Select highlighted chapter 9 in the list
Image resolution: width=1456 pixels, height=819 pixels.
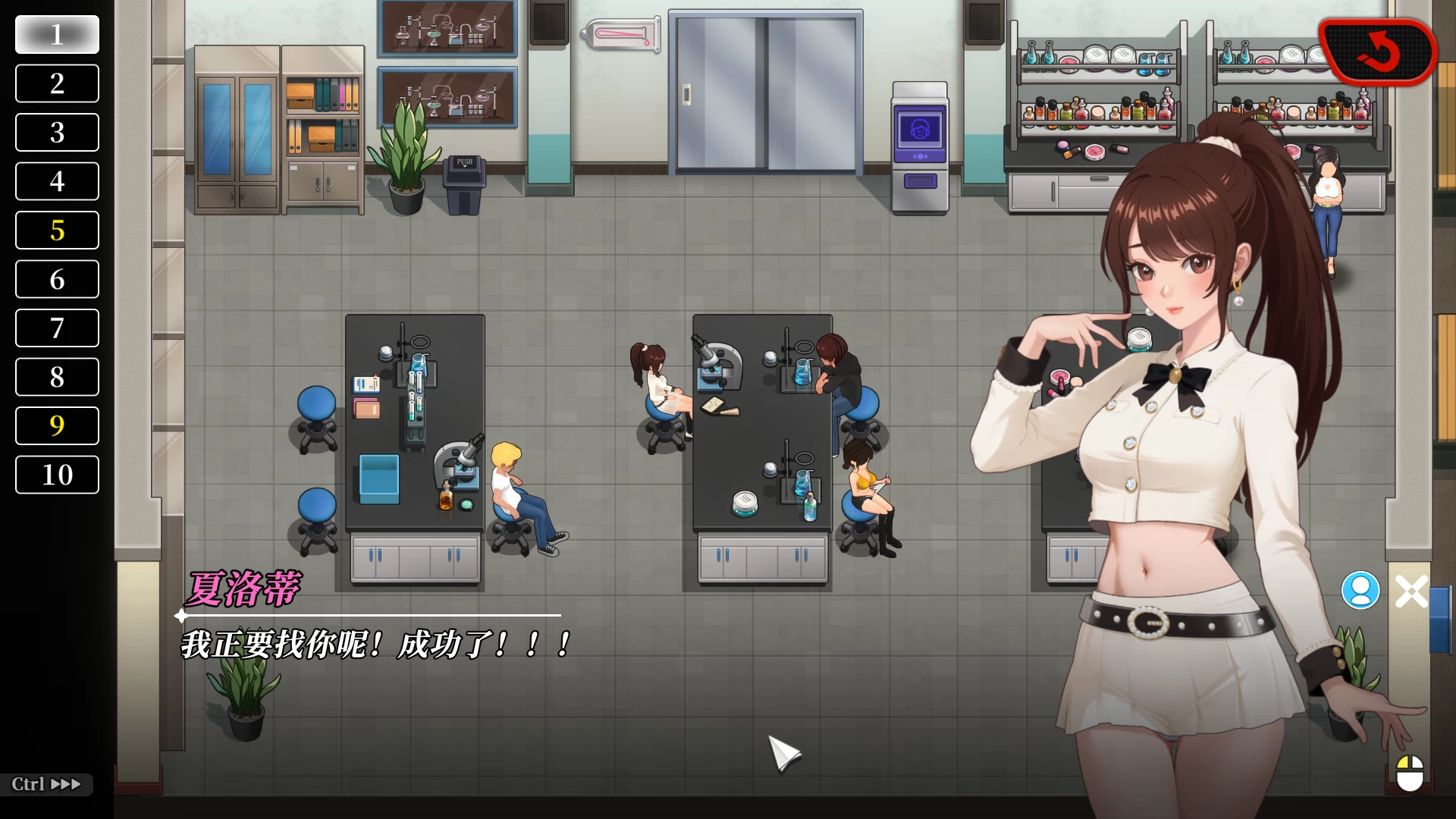click(56, 425)
